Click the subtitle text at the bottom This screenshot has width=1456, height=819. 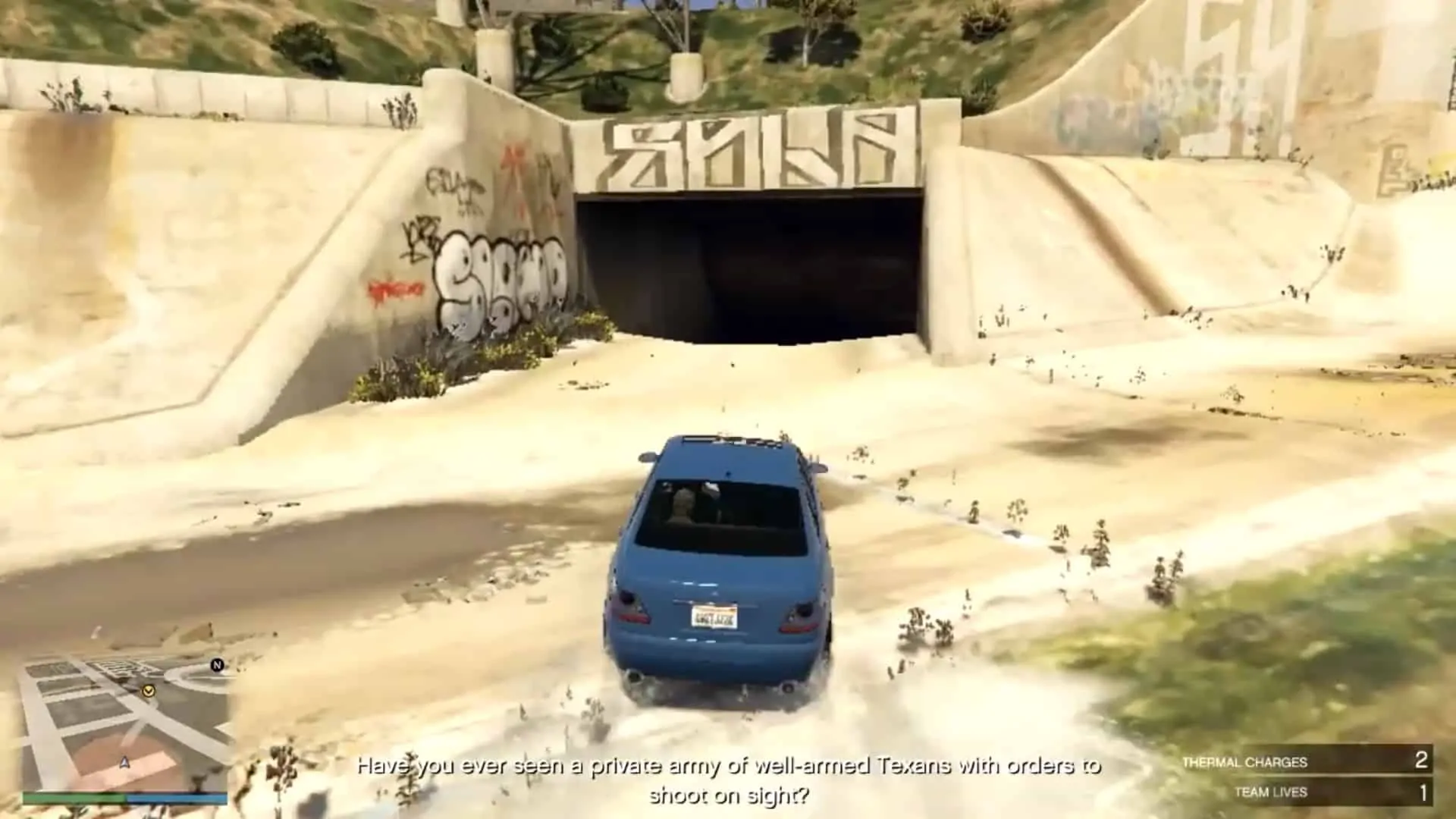pyautogui.click(x=732, y=766)
